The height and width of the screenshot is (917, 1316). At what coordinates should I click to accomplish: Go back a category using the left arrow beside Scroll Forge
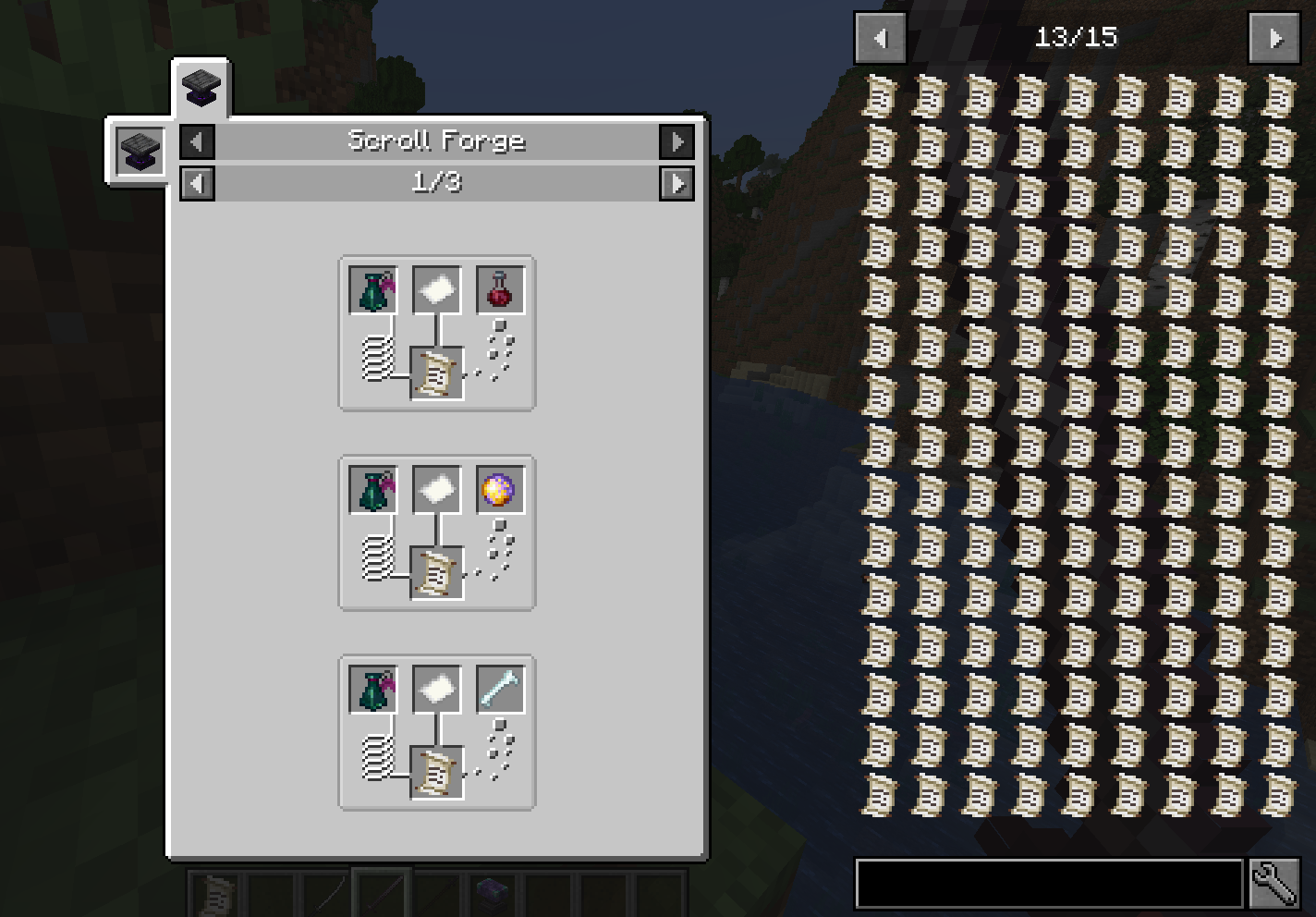(x=197, y=141)
